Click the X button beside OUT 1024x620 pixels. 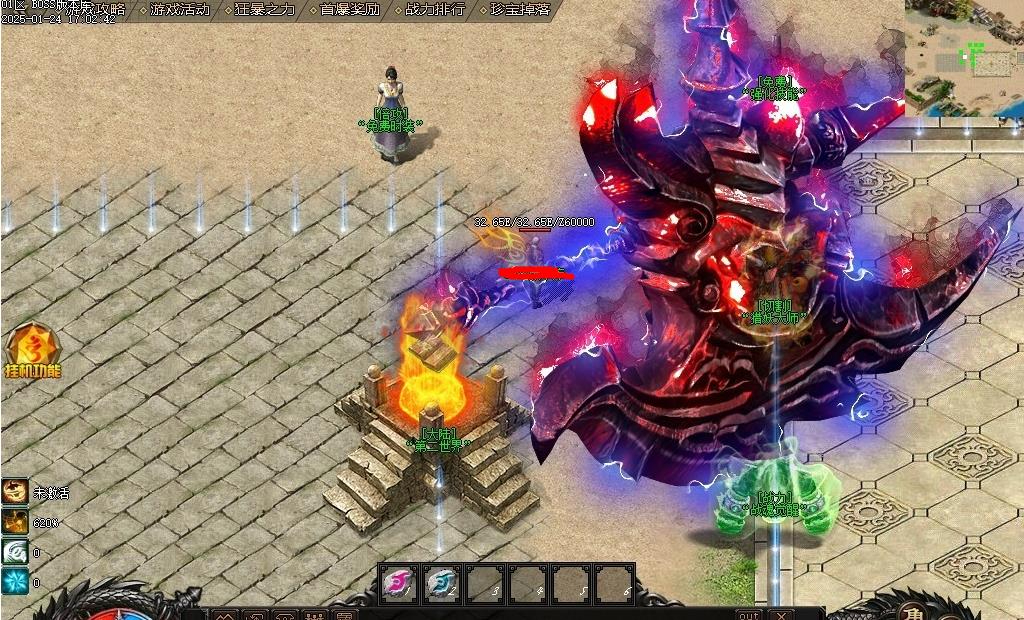click(781, 614)
